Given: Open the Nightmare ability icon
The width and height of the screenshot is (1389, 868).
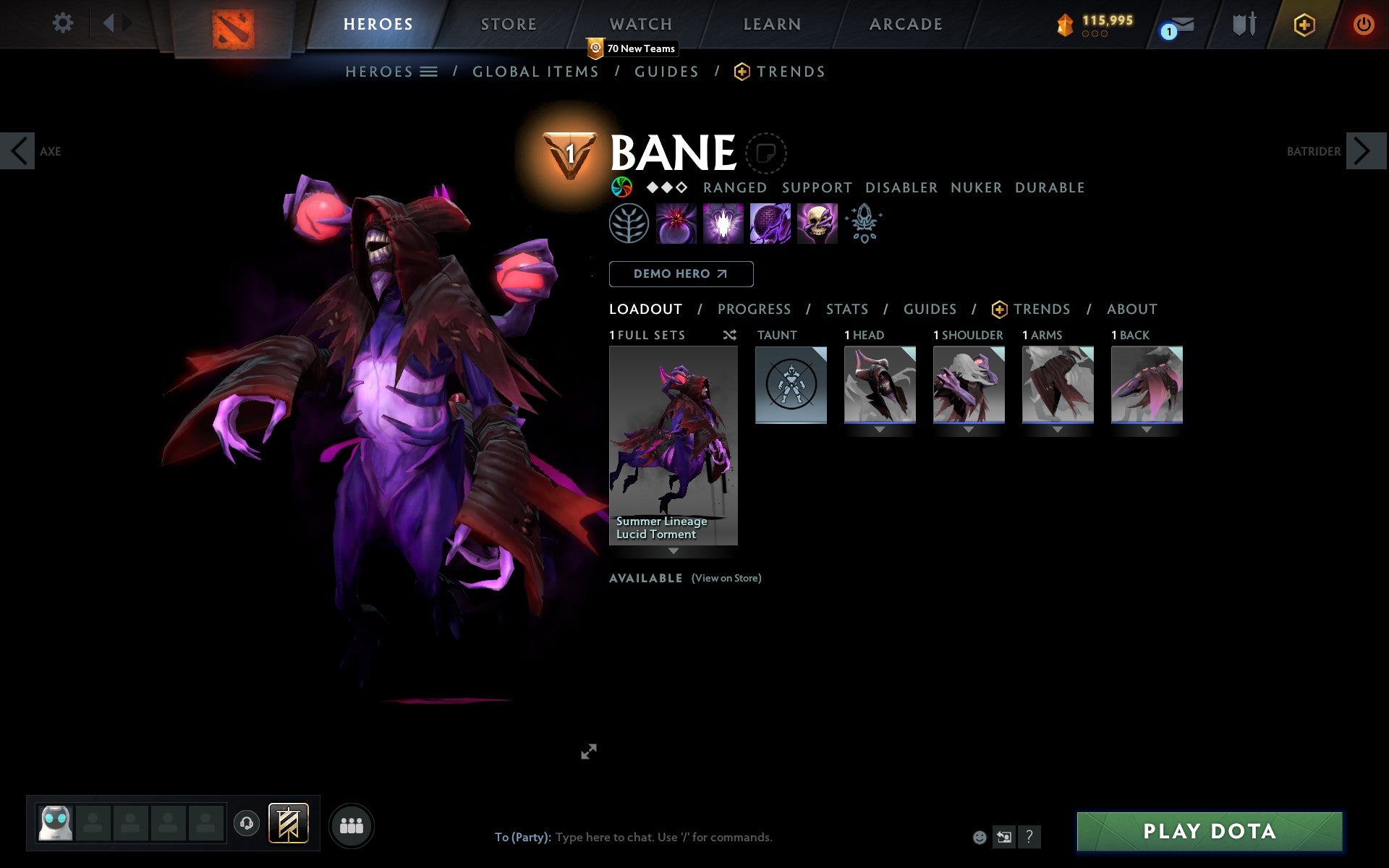Looking at the screenshot, I should pos(769,224).
